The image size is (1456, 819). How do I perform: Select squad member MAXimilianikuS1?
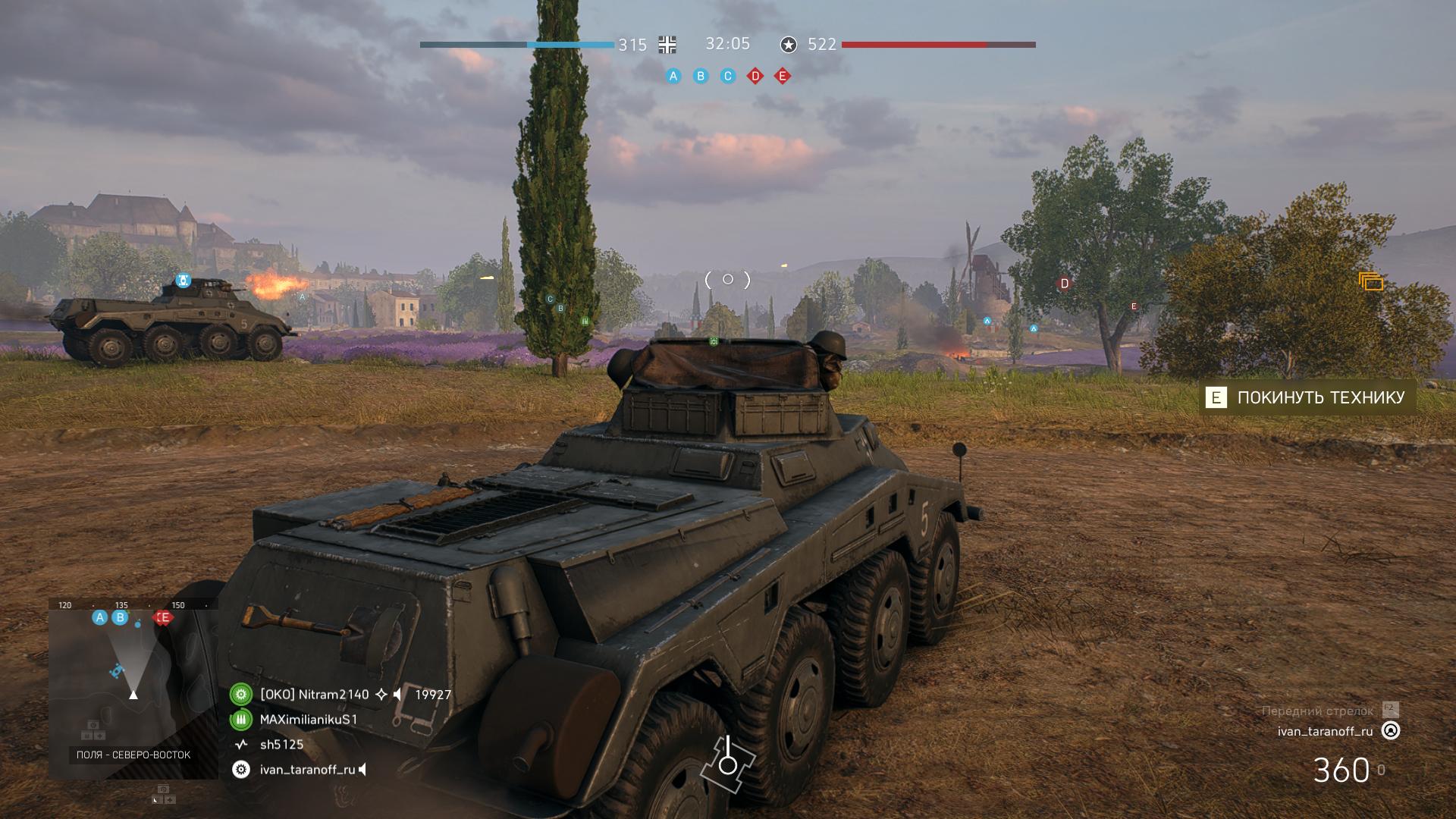(308, 720)
